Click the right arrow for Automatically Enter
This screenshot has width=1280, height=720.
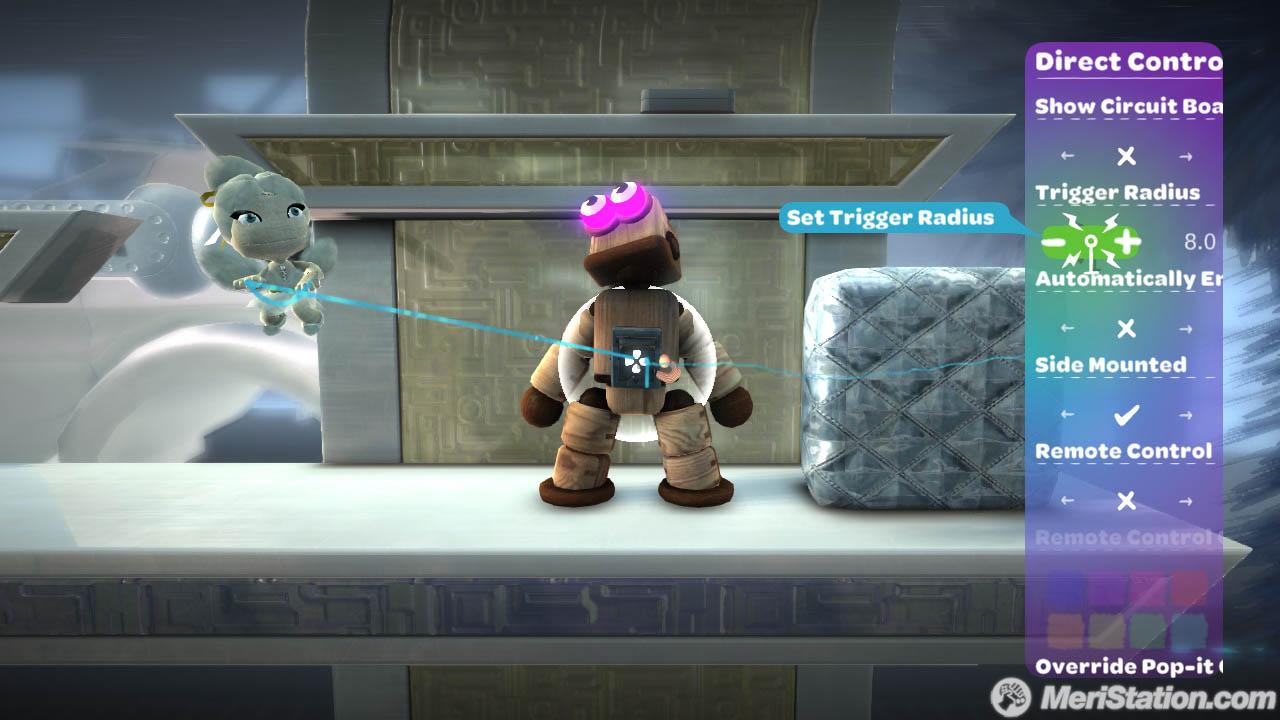pos(1186,328)
